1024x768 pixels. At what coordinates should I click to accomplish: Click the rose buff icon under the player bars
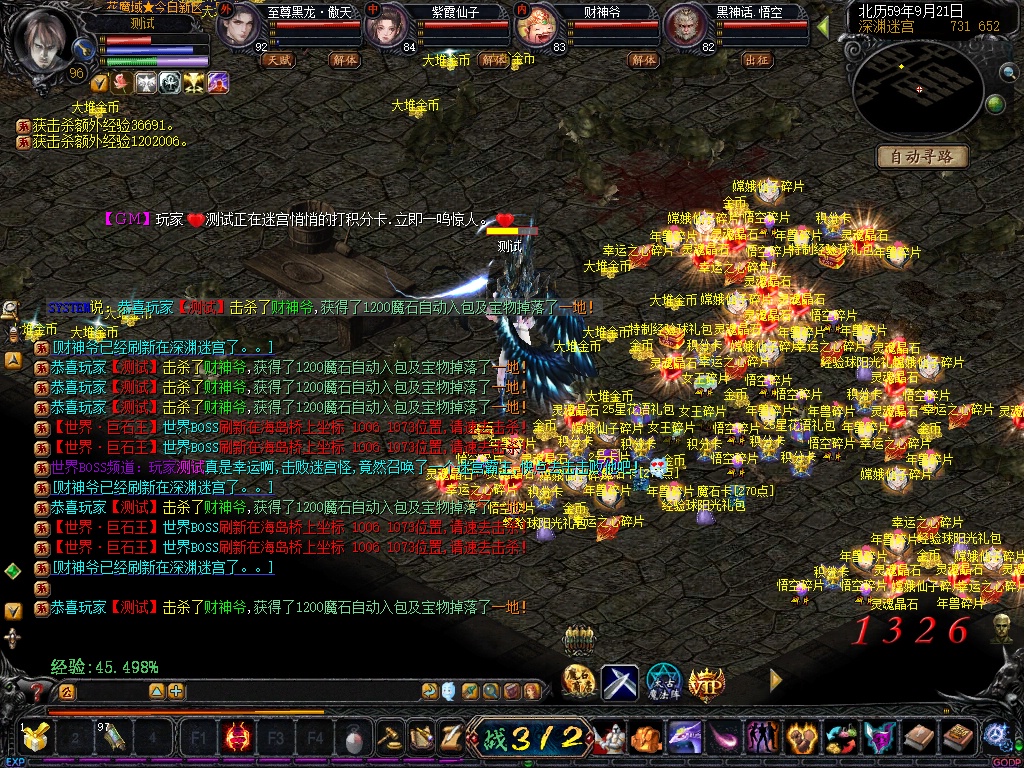point(122,82)
